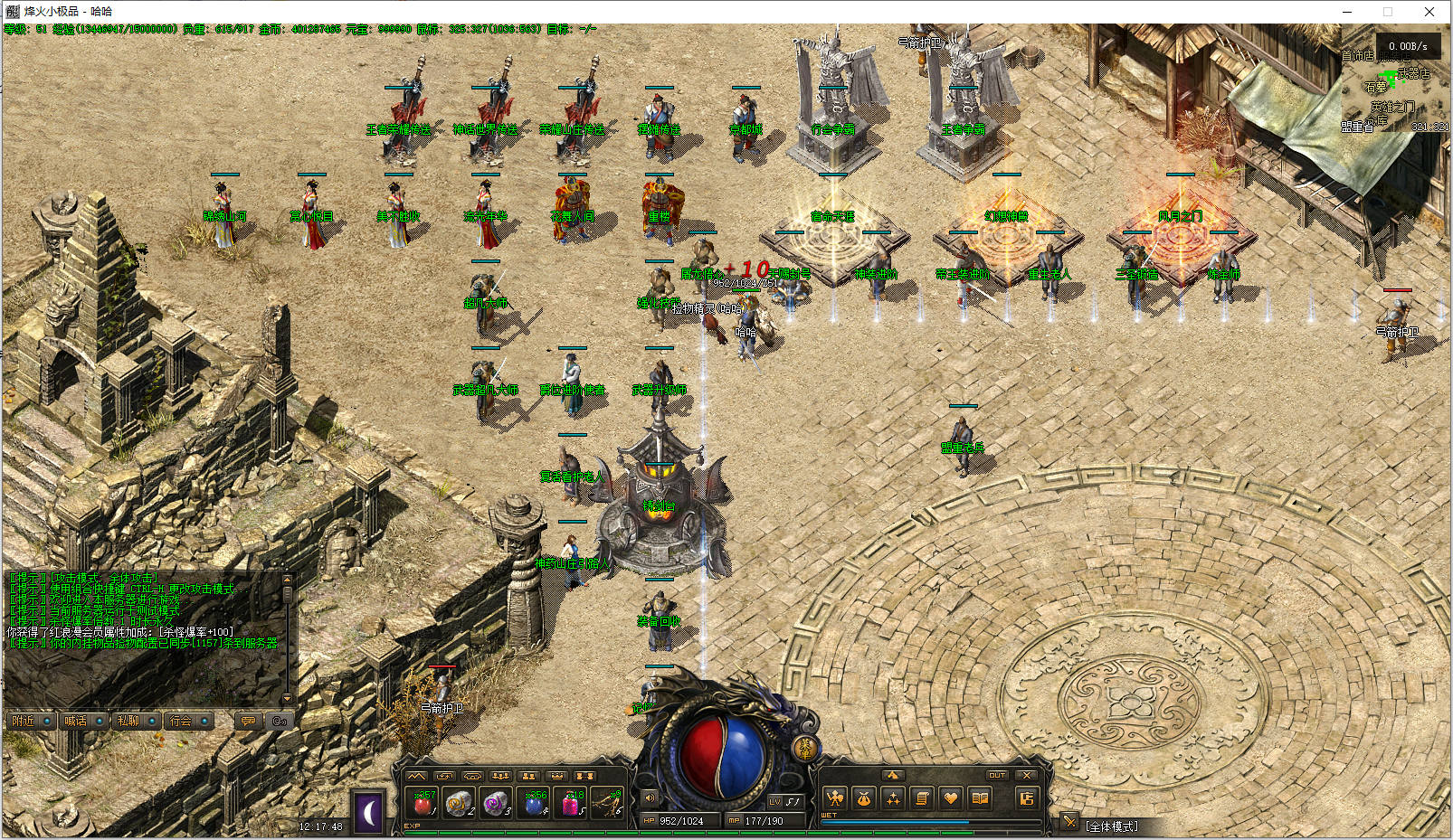Screen dimensions: 1453x840
Task: Toggle the sound speaker button
Action: pos(650,798)
